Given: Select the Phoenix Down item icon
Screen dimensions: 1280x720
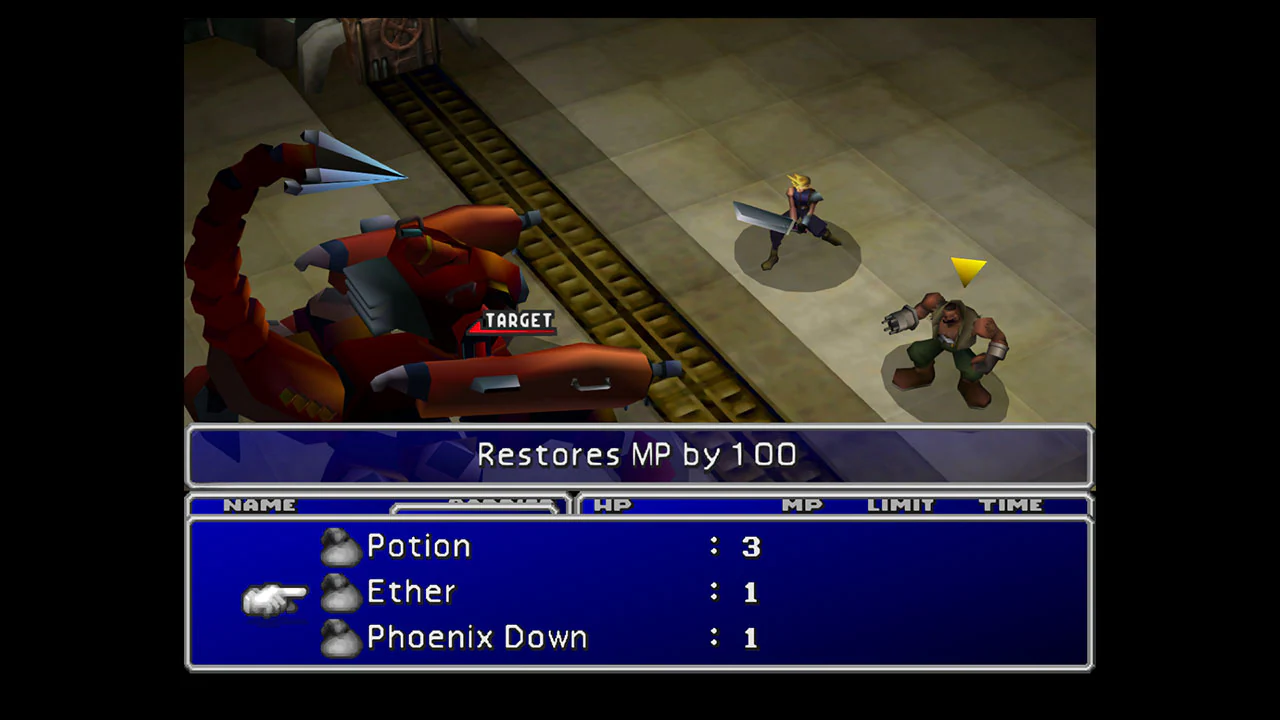Looking at the screenshot, I should [340, 636].
